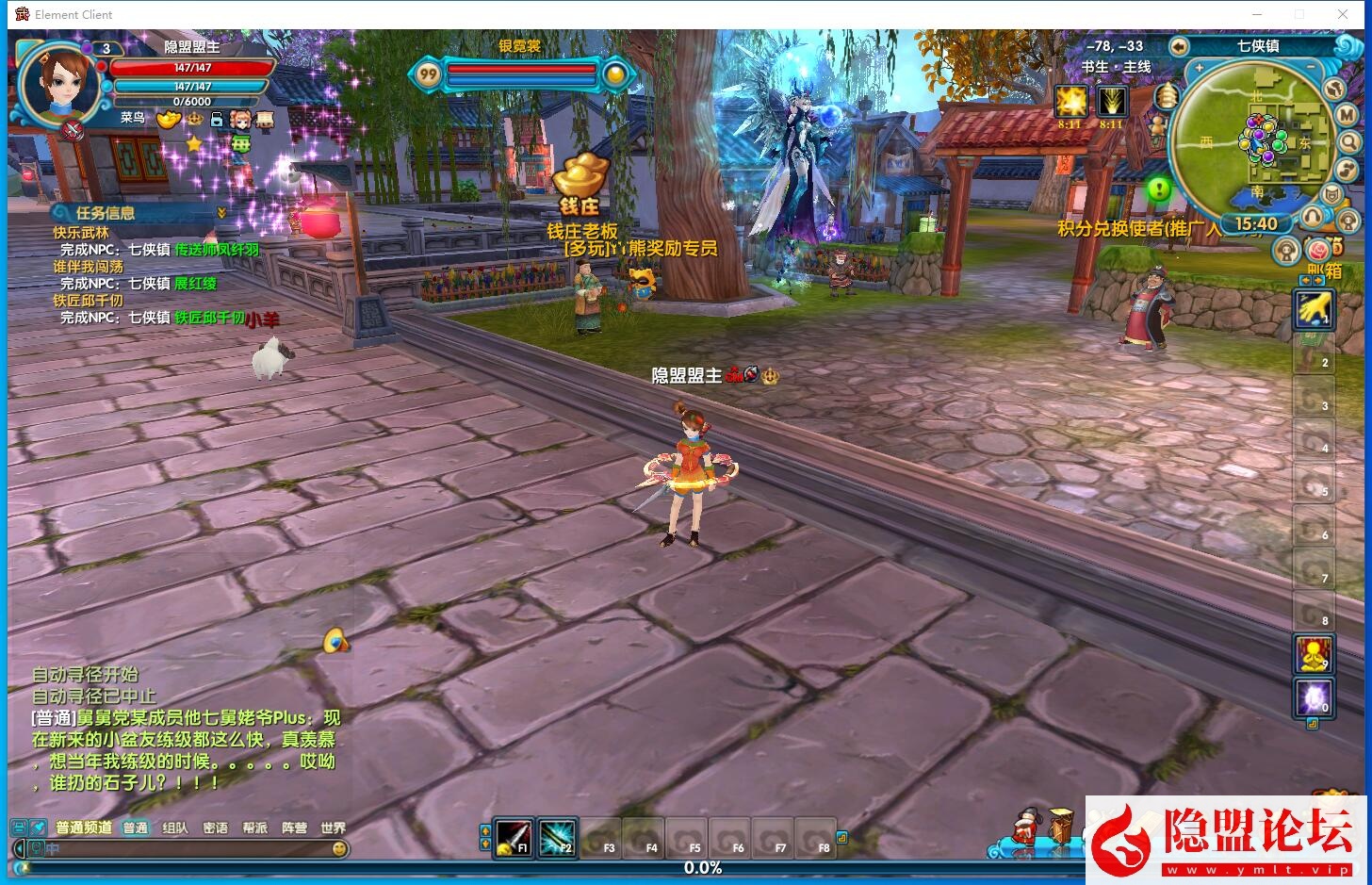Zoom out the minimap with minus button
Image resolution: width=1372 pixels, height=885 pixels.
point(1311,69)
